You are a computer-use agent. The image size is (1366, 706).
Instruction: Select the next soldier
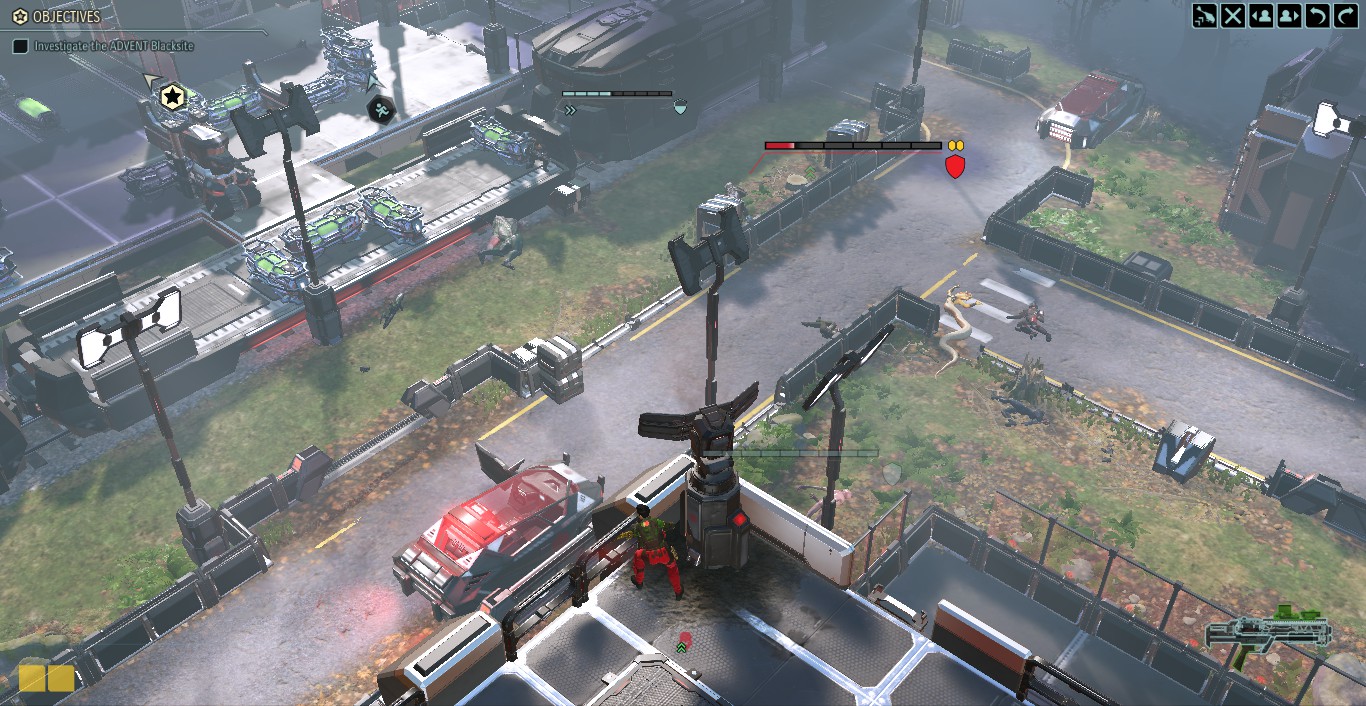[x=1289, y=16]
